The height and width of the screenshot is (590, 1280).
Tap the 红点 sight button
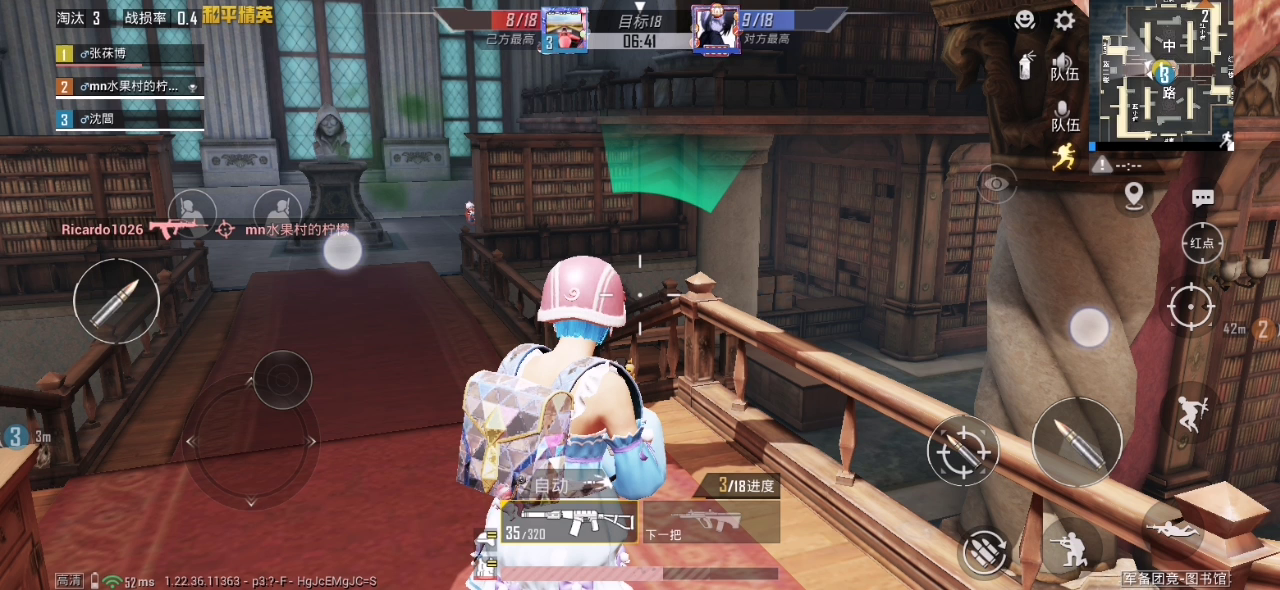click(x=1203, y=243)
